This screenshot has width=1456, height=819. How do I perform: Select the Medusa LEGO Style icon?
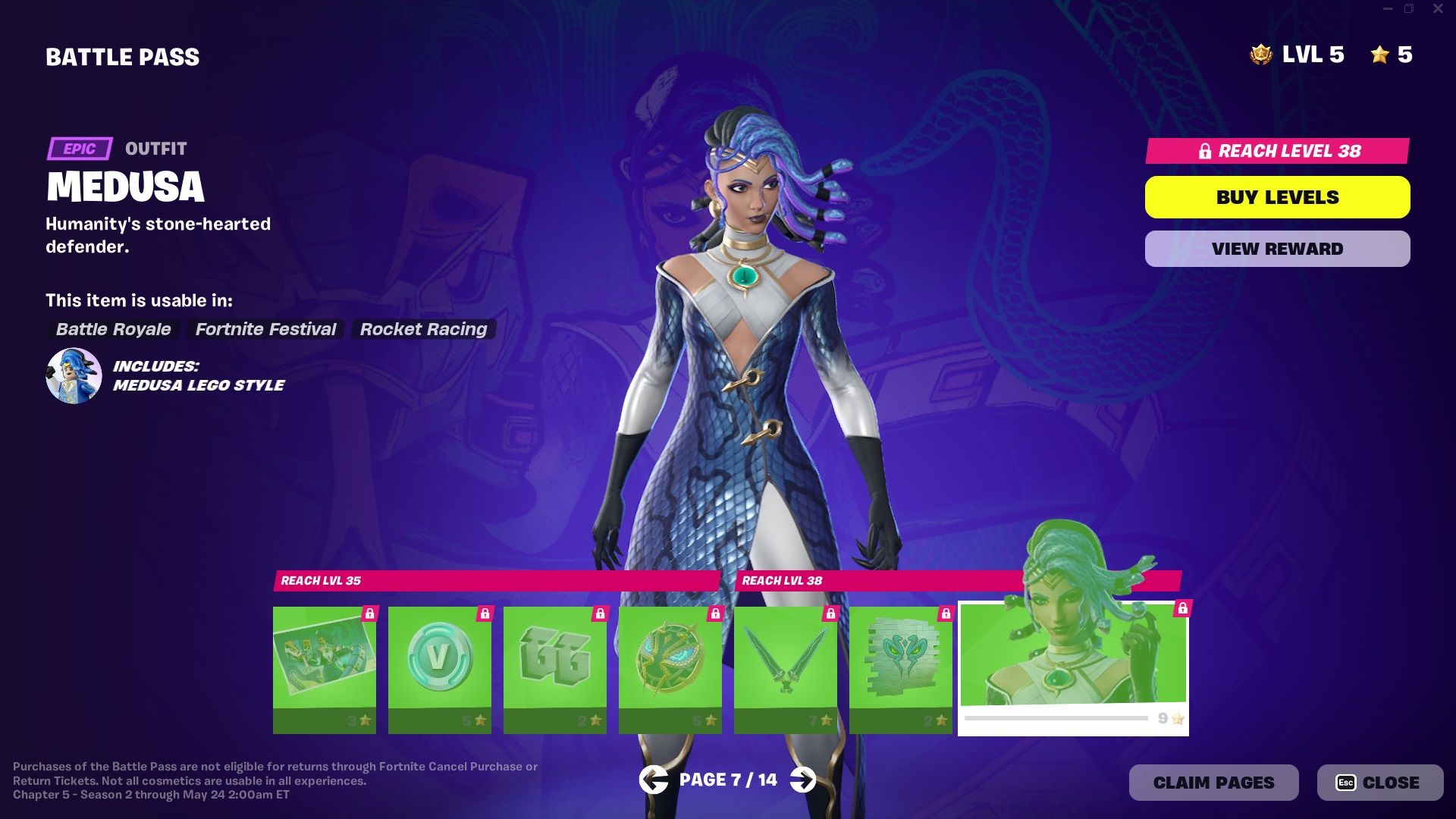point(74,375)
